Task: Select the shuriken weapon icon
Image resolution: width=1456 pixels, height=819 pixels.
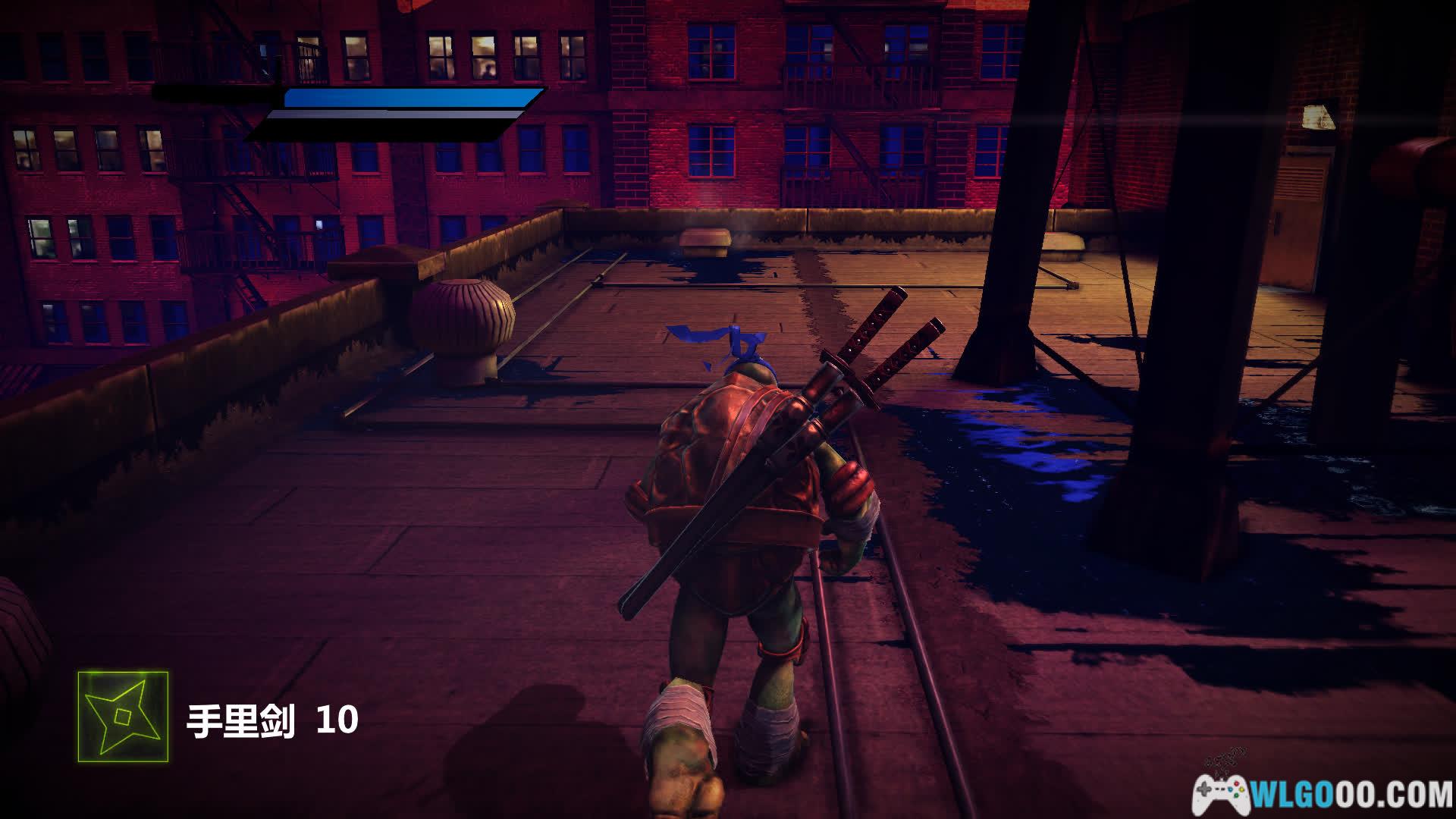Action: [123, 716]
